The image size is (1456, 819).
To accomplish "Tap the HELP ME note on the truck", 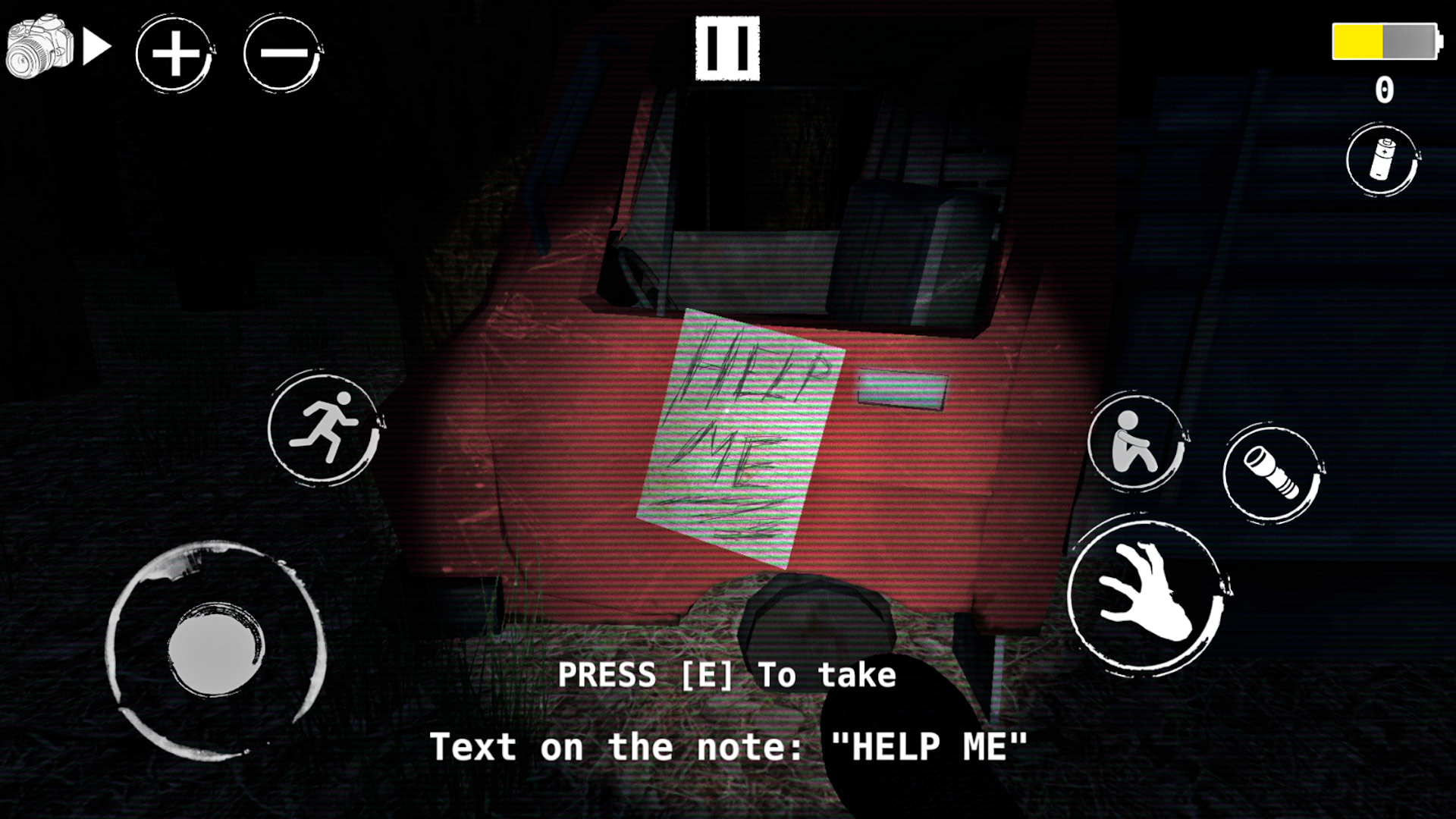I will 739,432.
